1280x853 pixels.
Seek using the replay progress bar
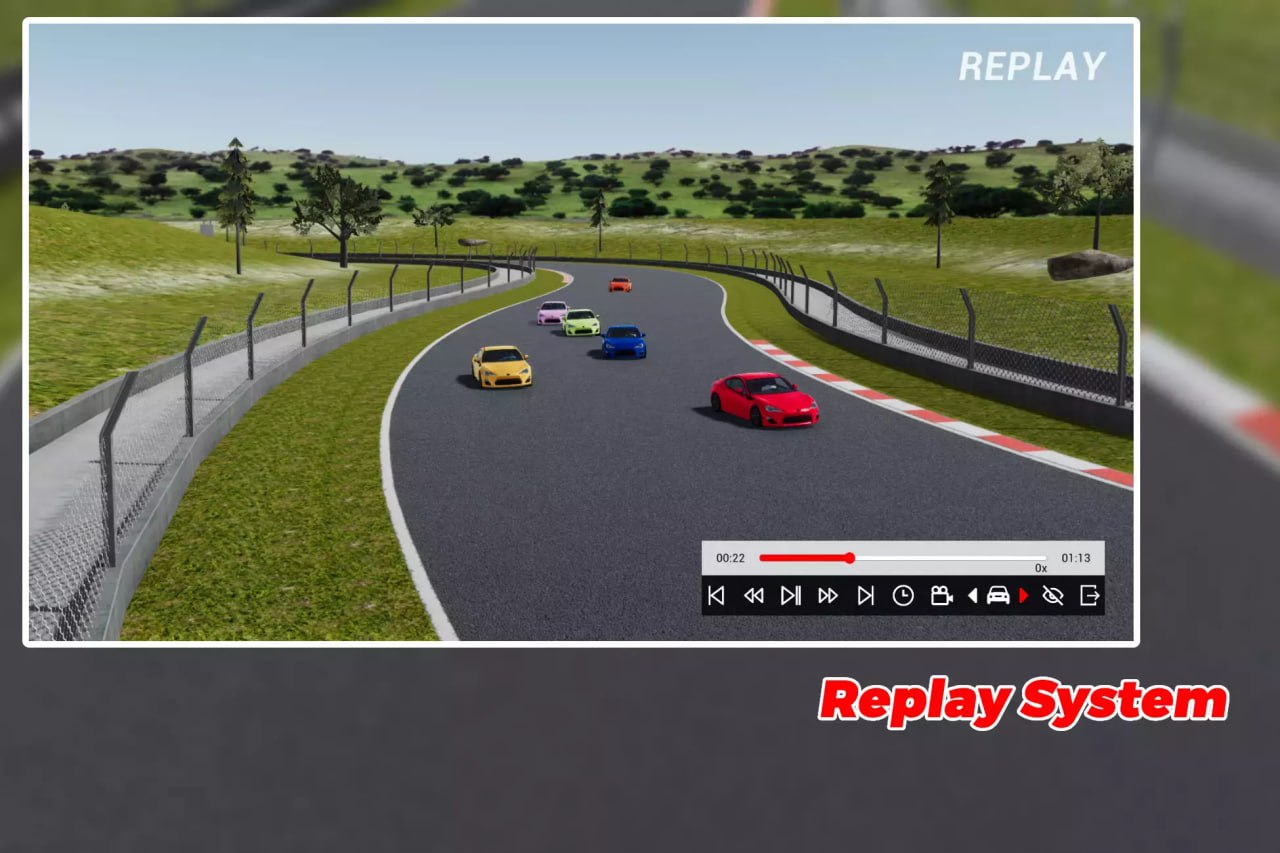(900, 558)
